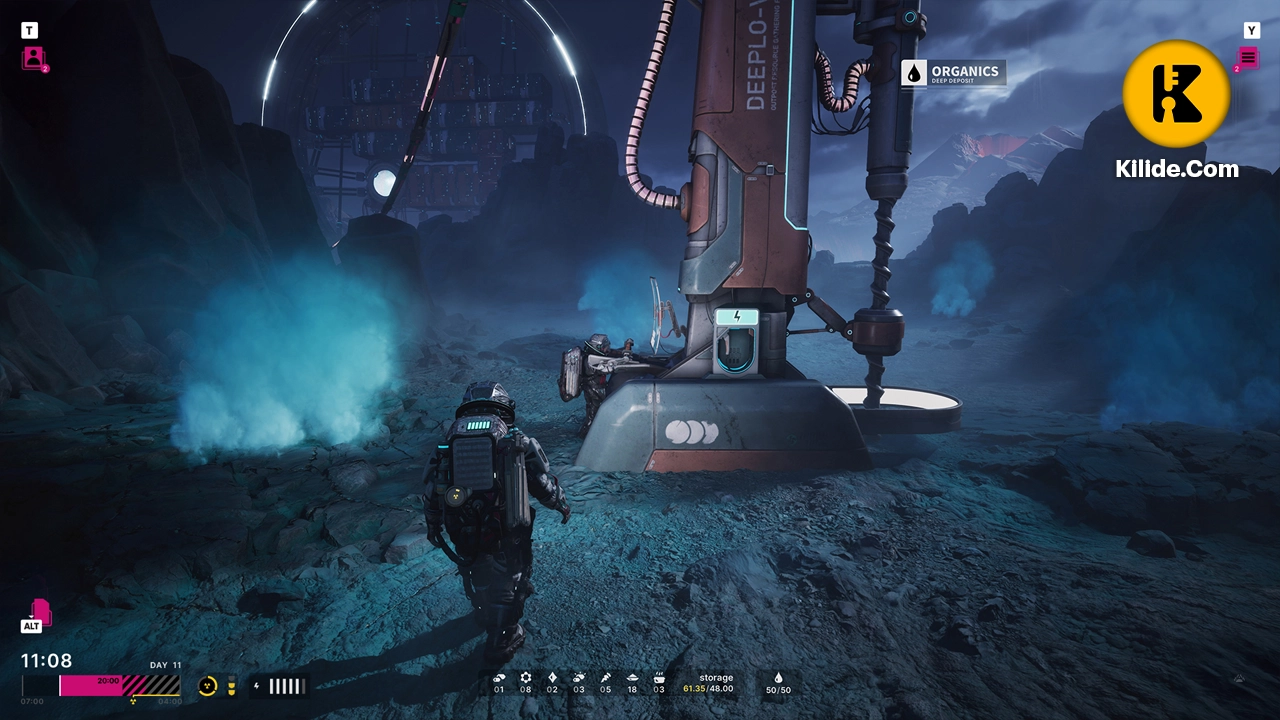1280x720 pixels.
Task: Select the diamond-shaped resource icon showing 02
Action: [552, 678]
